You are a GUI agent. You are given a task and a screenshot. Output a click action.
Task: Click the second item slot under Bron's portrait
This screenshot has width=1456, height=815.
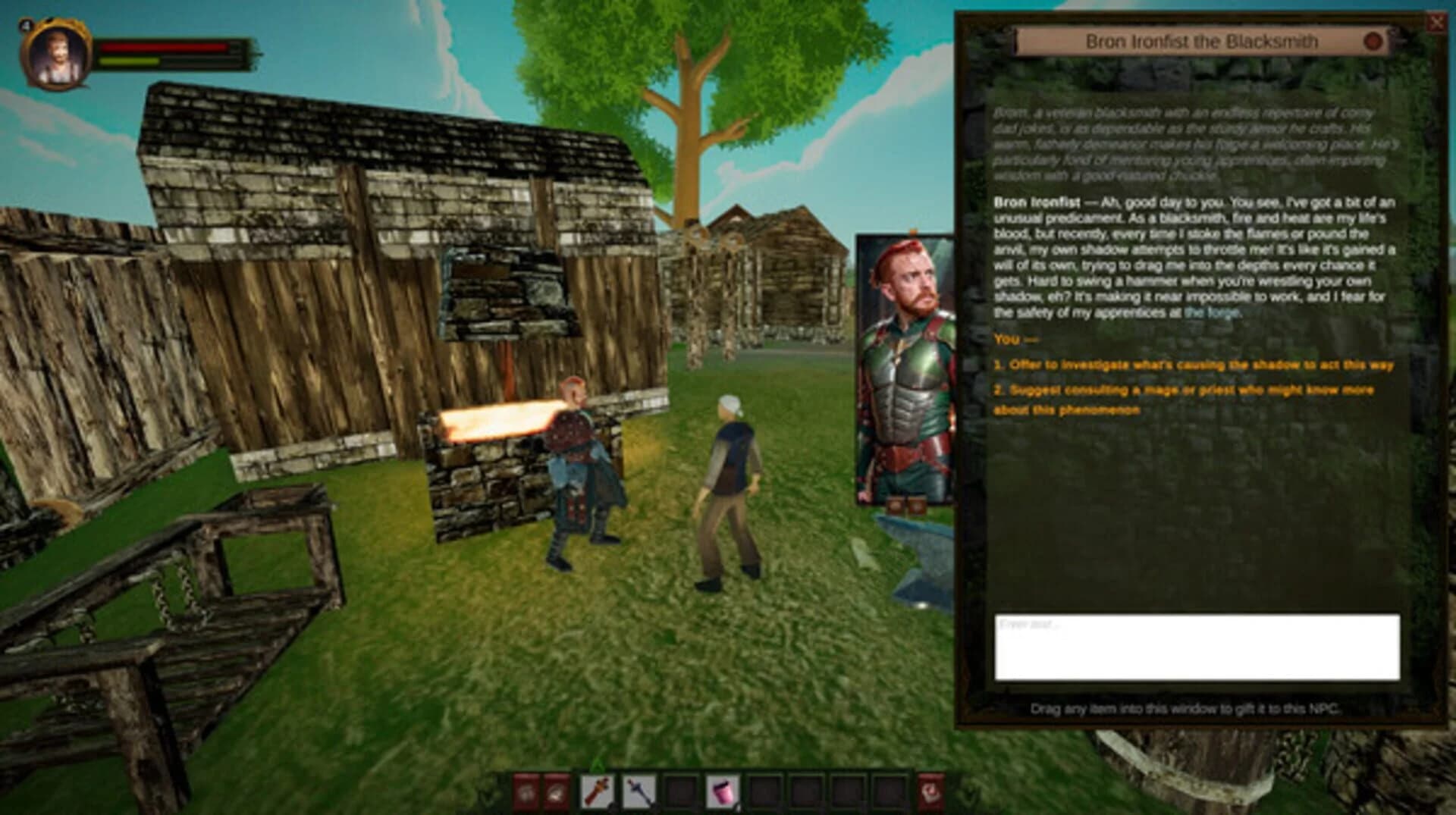pyautogui.click(x=918, y=505)
